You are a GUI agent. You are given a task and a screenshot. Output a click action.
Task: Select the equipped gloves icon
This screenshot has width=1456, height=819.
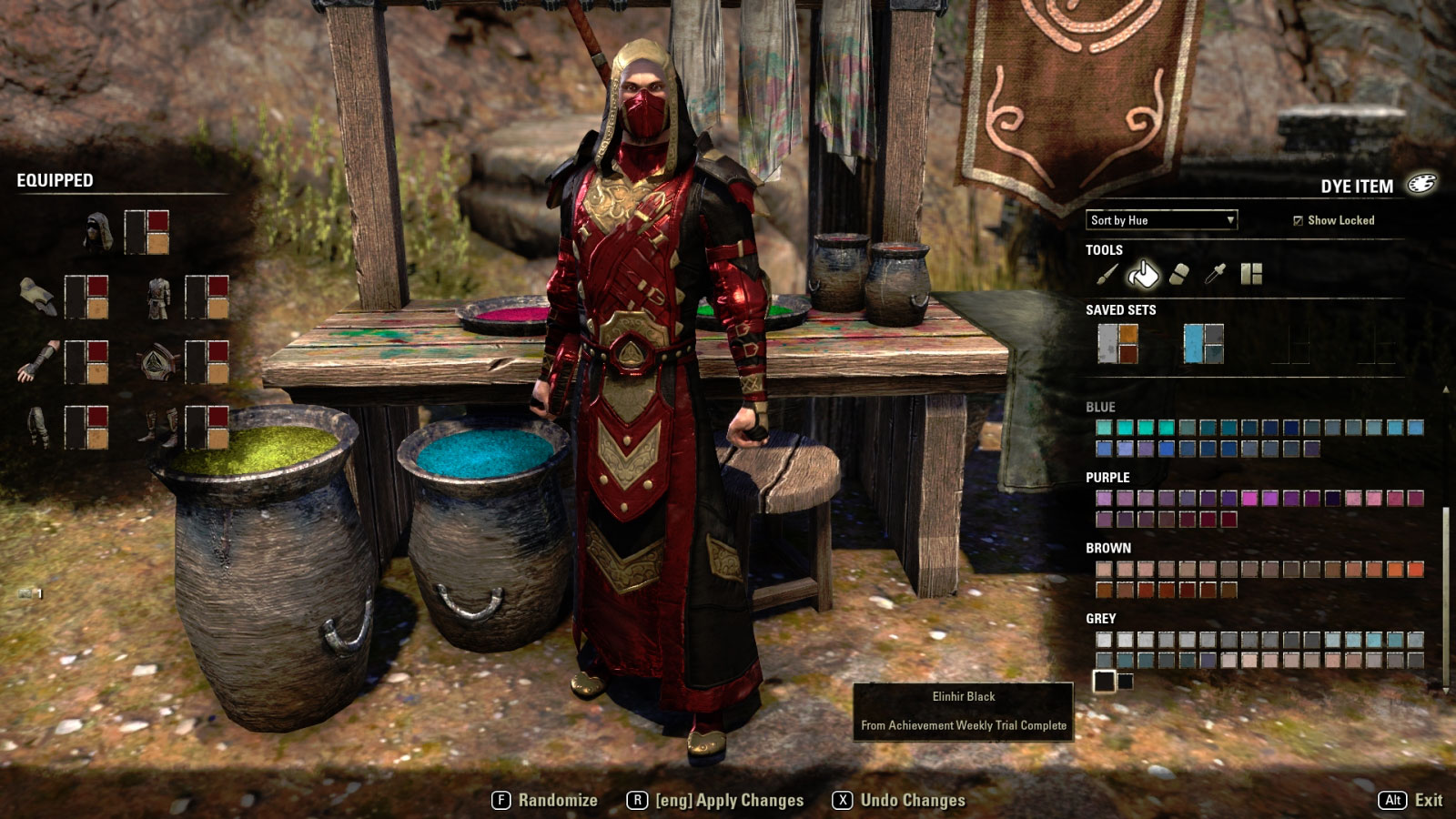point(37,361)
